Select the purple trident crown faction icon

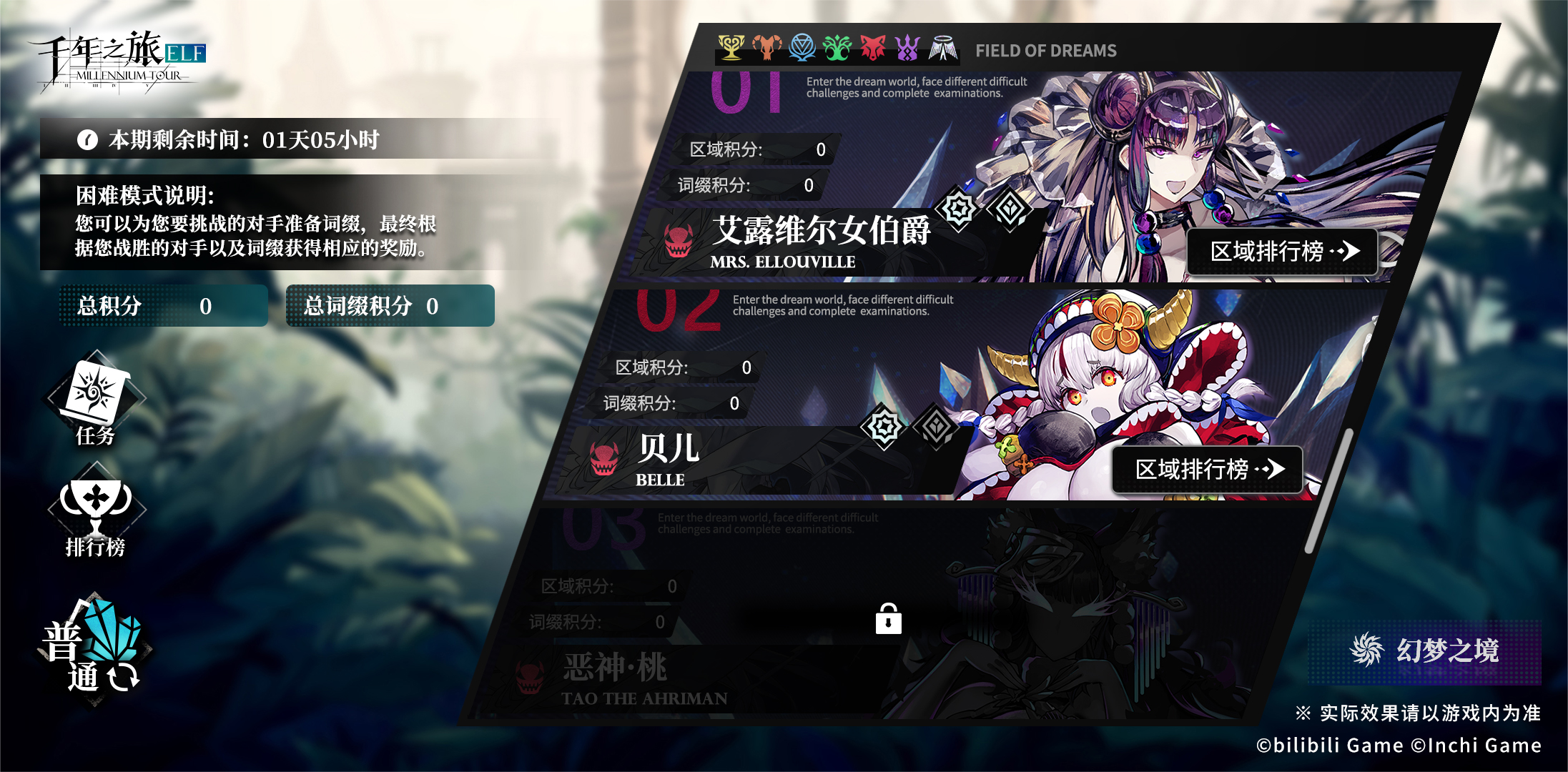point(907,49)
